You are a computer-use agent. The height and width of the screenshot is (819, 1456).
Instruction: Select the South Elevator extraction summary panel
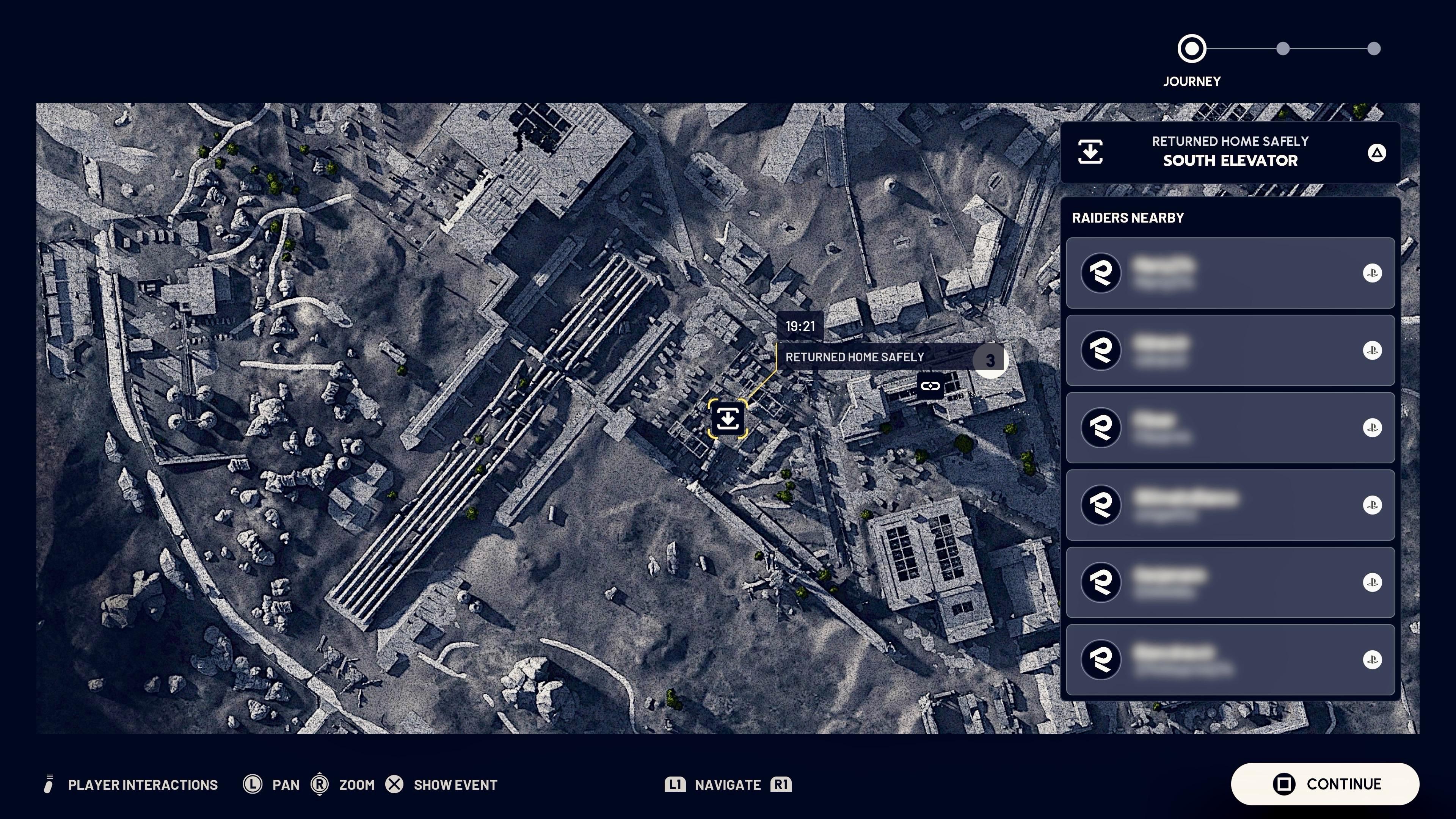(x=1230, y=152)
